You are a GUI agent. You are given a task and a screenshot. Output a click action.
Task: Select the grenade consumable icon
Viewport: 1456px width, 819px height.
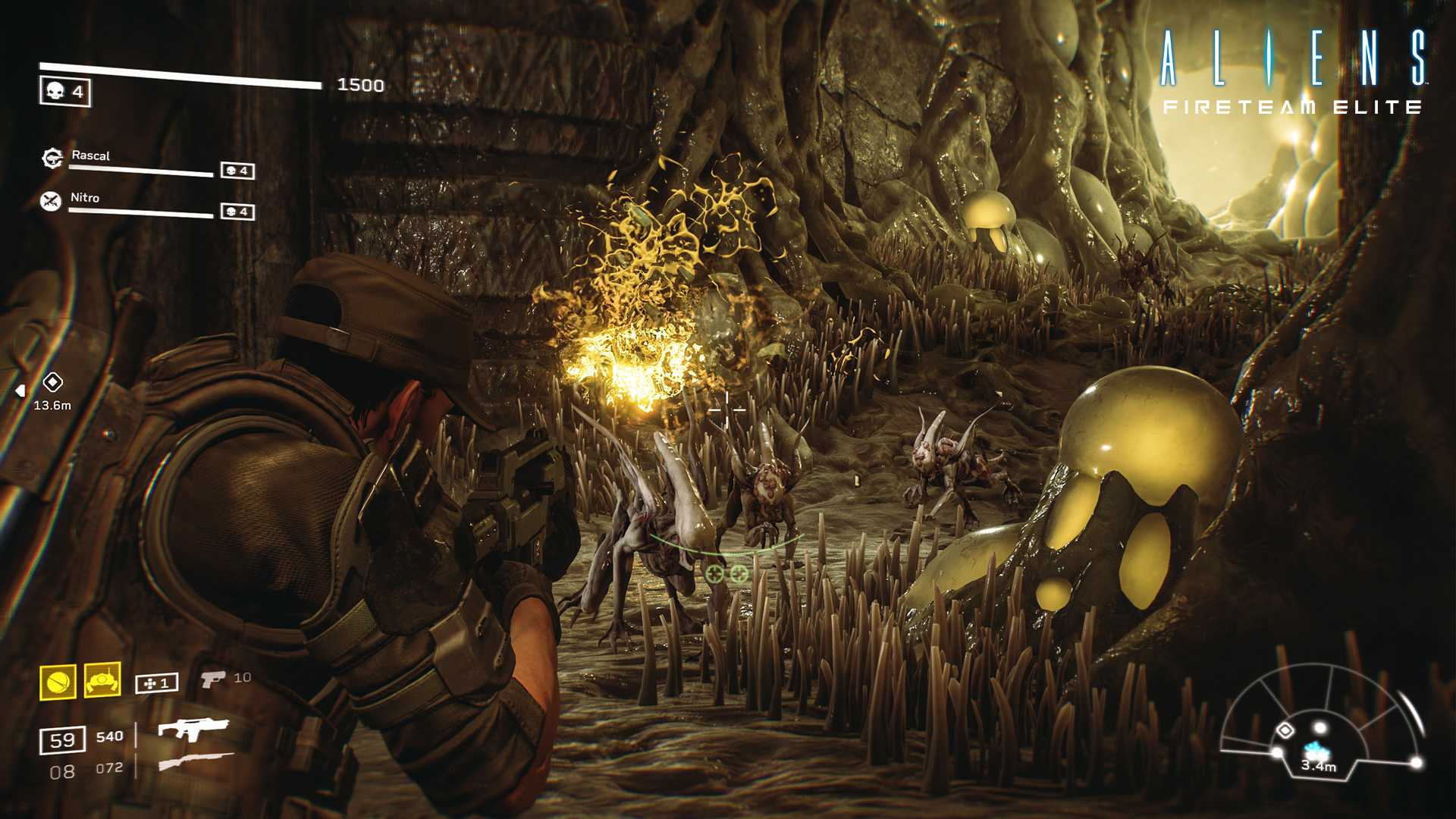[x=58, y=681]
